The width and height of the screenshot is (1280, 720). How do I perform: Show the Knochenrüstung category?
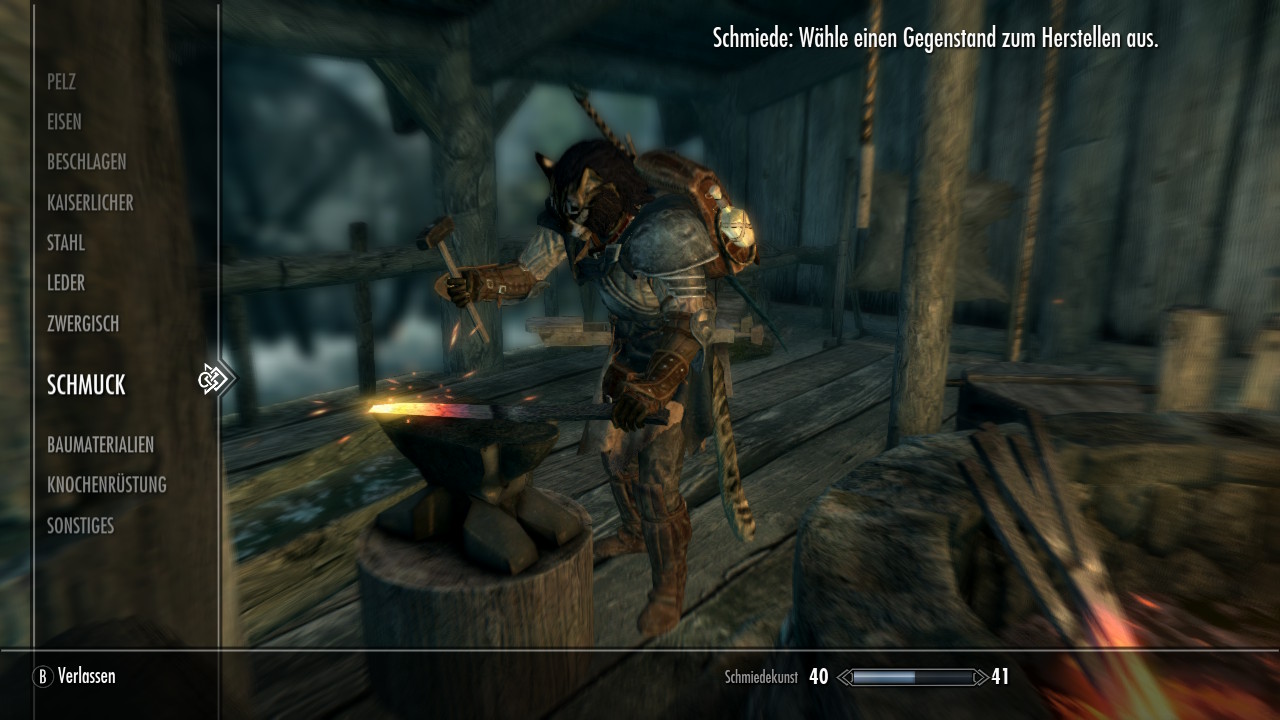(x=106, y=485)
